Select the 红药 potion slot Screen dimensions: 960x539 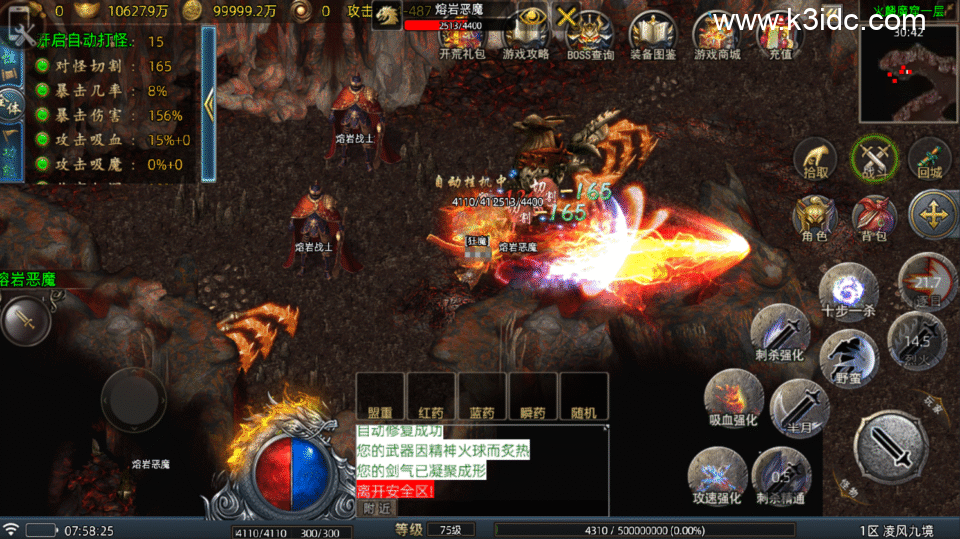(x=431, y=397)
